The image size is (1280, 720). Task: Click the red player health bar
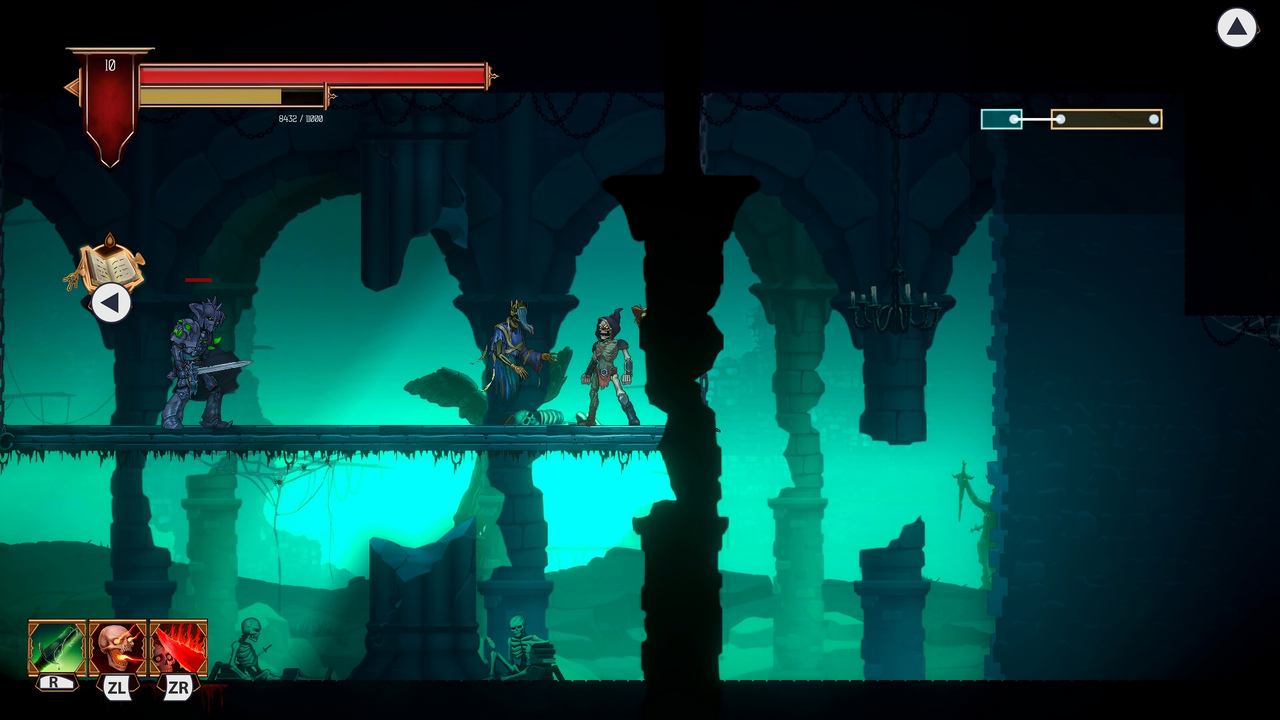click(x=310, y=72)
